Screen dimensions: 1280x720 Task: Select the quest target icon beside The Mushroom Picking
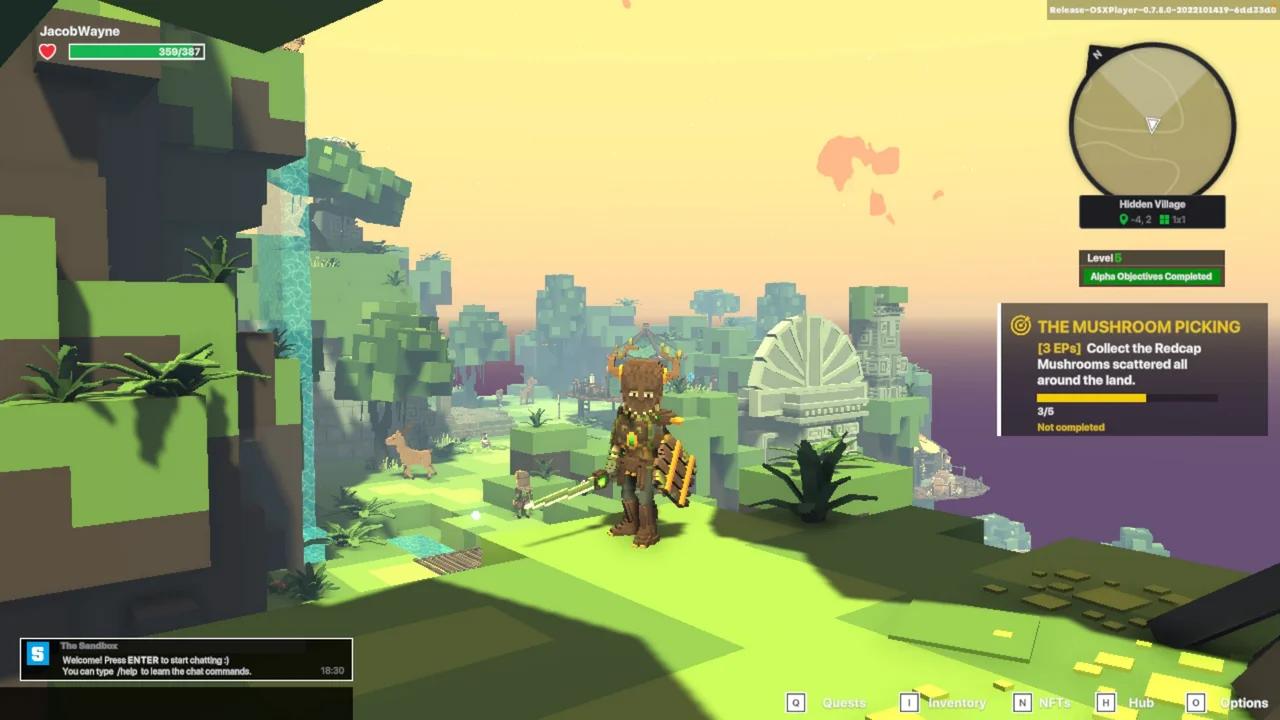pyautogui.click(x=1019, y=326)
